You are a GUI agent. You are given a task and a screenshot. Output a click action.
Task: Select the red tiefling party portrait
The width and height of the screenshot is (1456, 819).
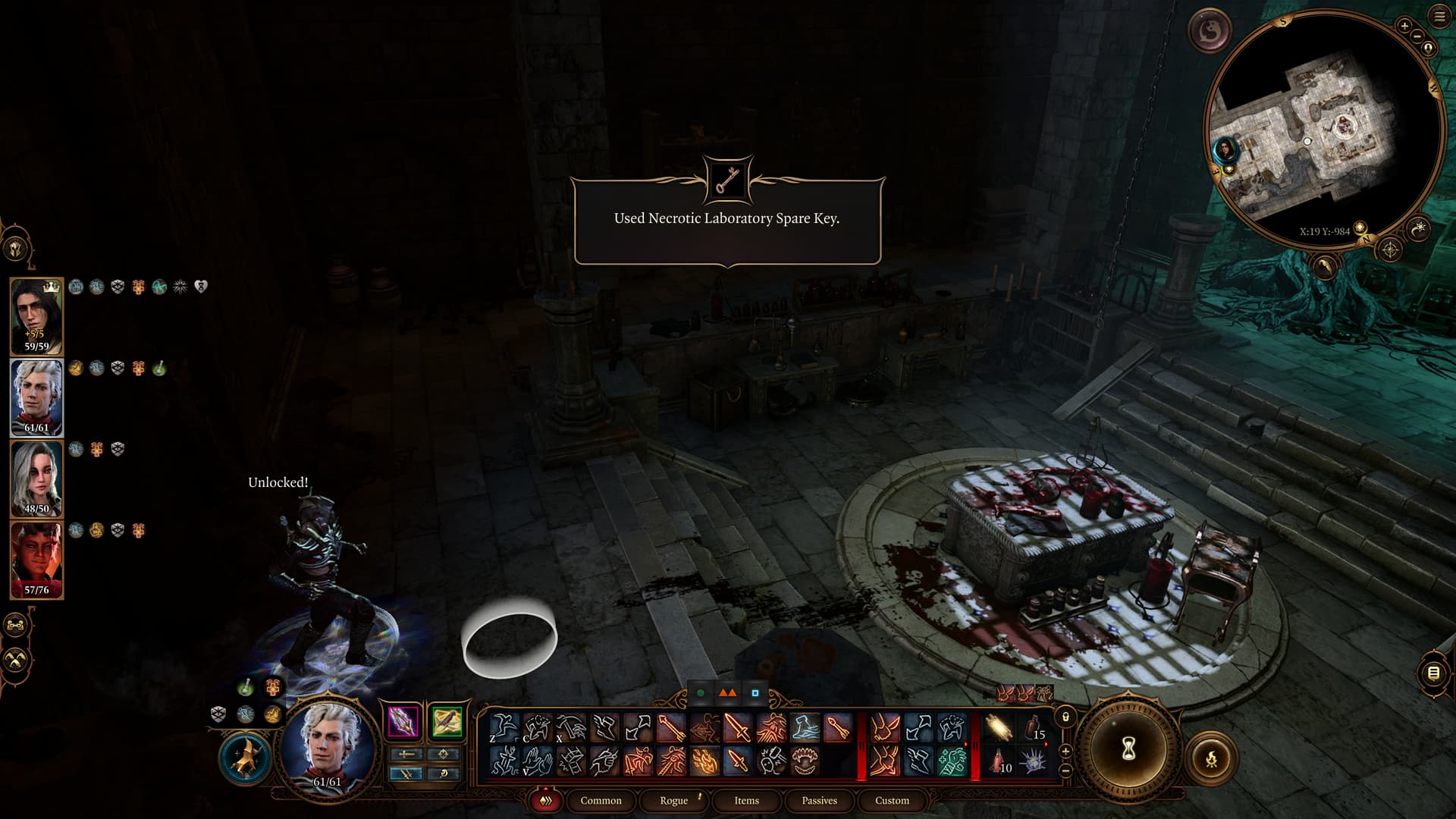(x=36, y=560)
